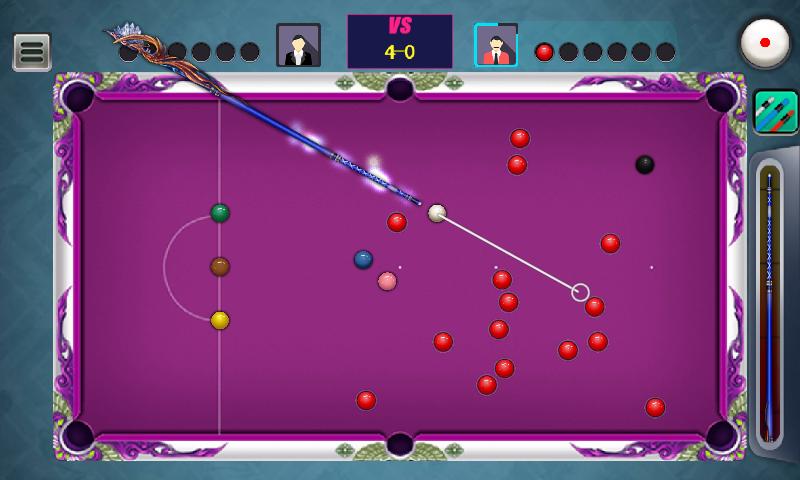The width and height of the screenshot is (800, 480).
Task: Tap the cue ball spin selector
Action: pos(765,43)
